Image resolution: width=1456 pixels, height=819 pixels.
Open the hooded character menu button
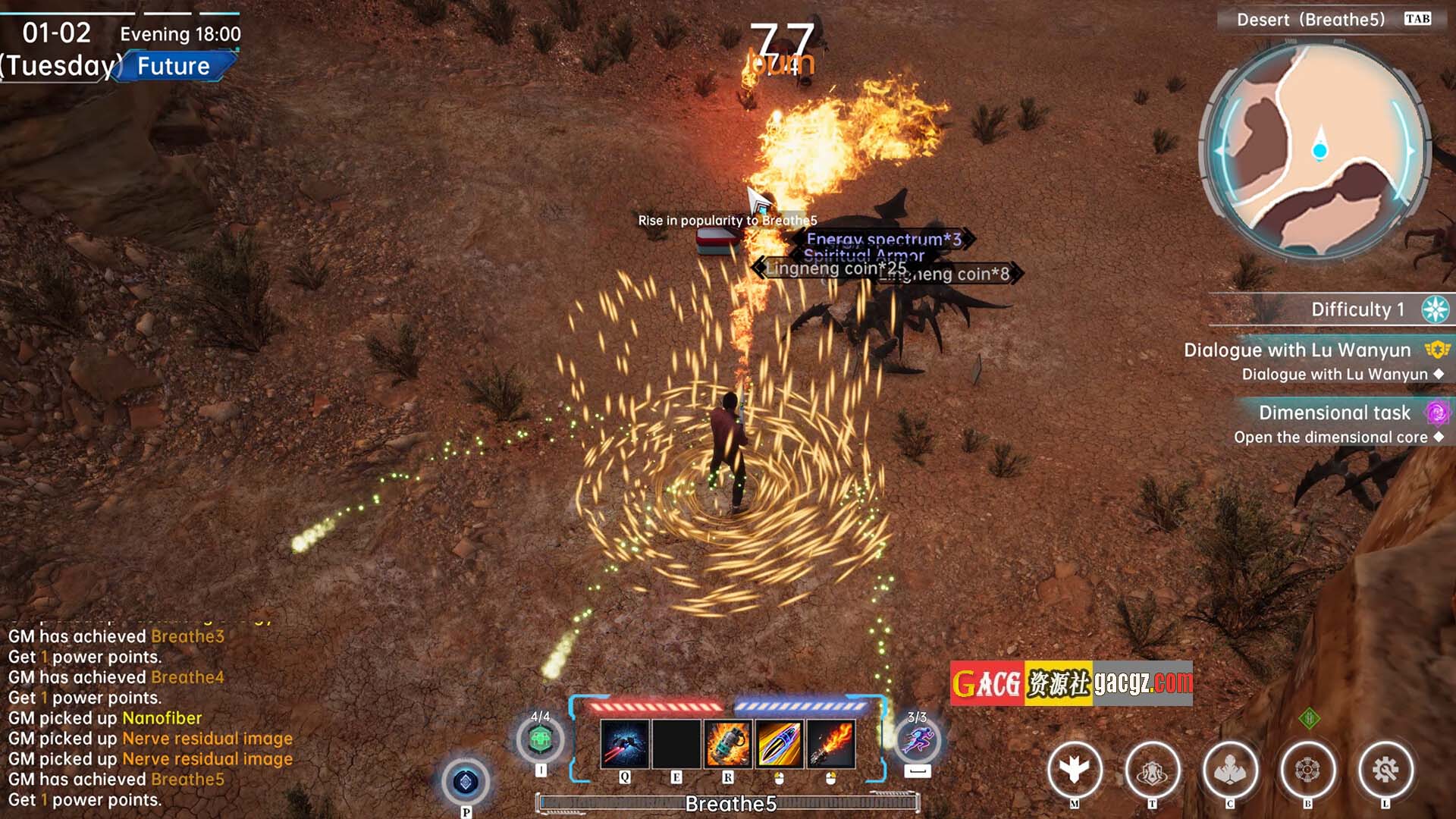pos(1230,770)
